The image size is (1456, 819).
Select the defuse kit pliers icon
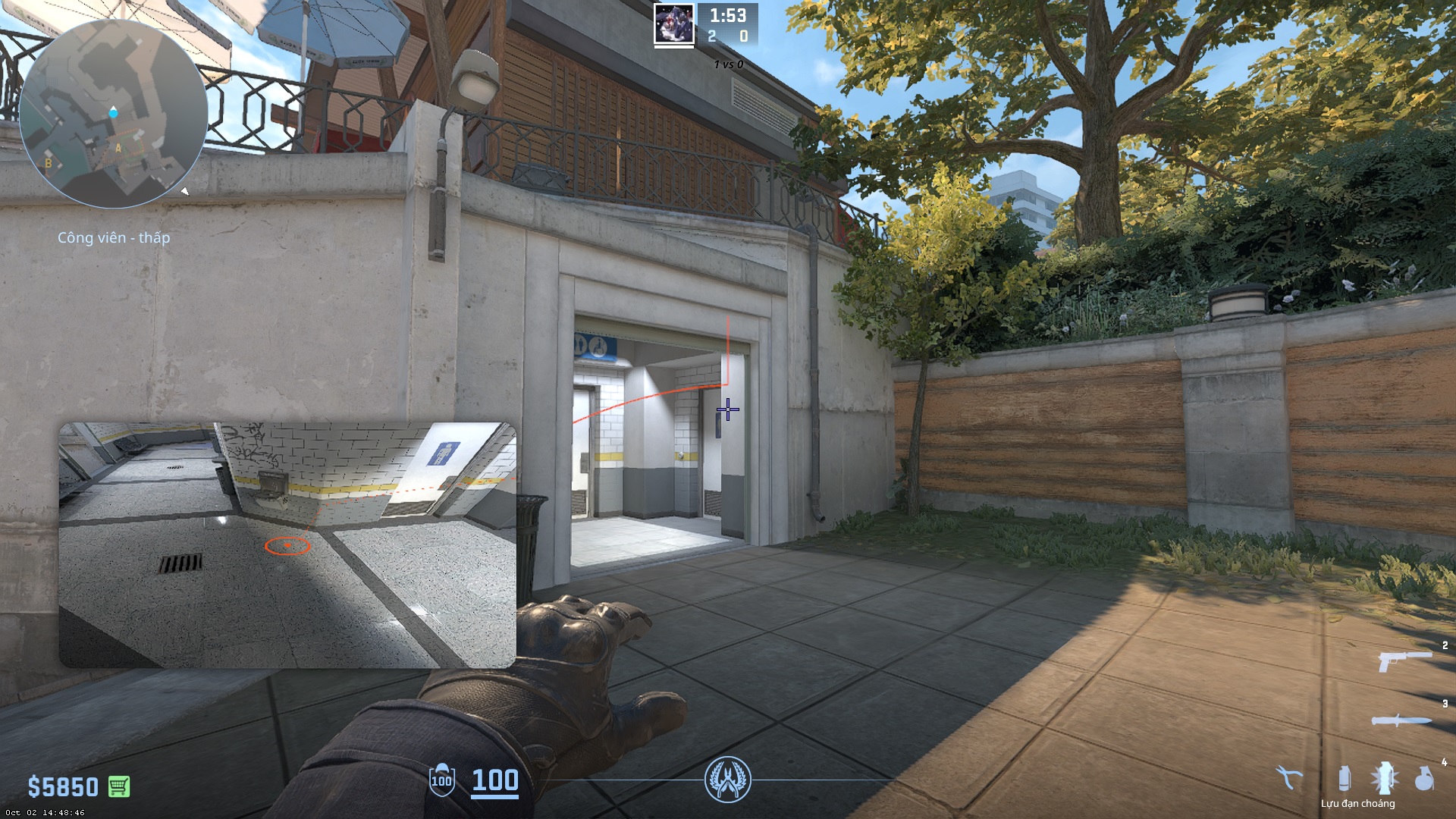[x=1288, y=777]
